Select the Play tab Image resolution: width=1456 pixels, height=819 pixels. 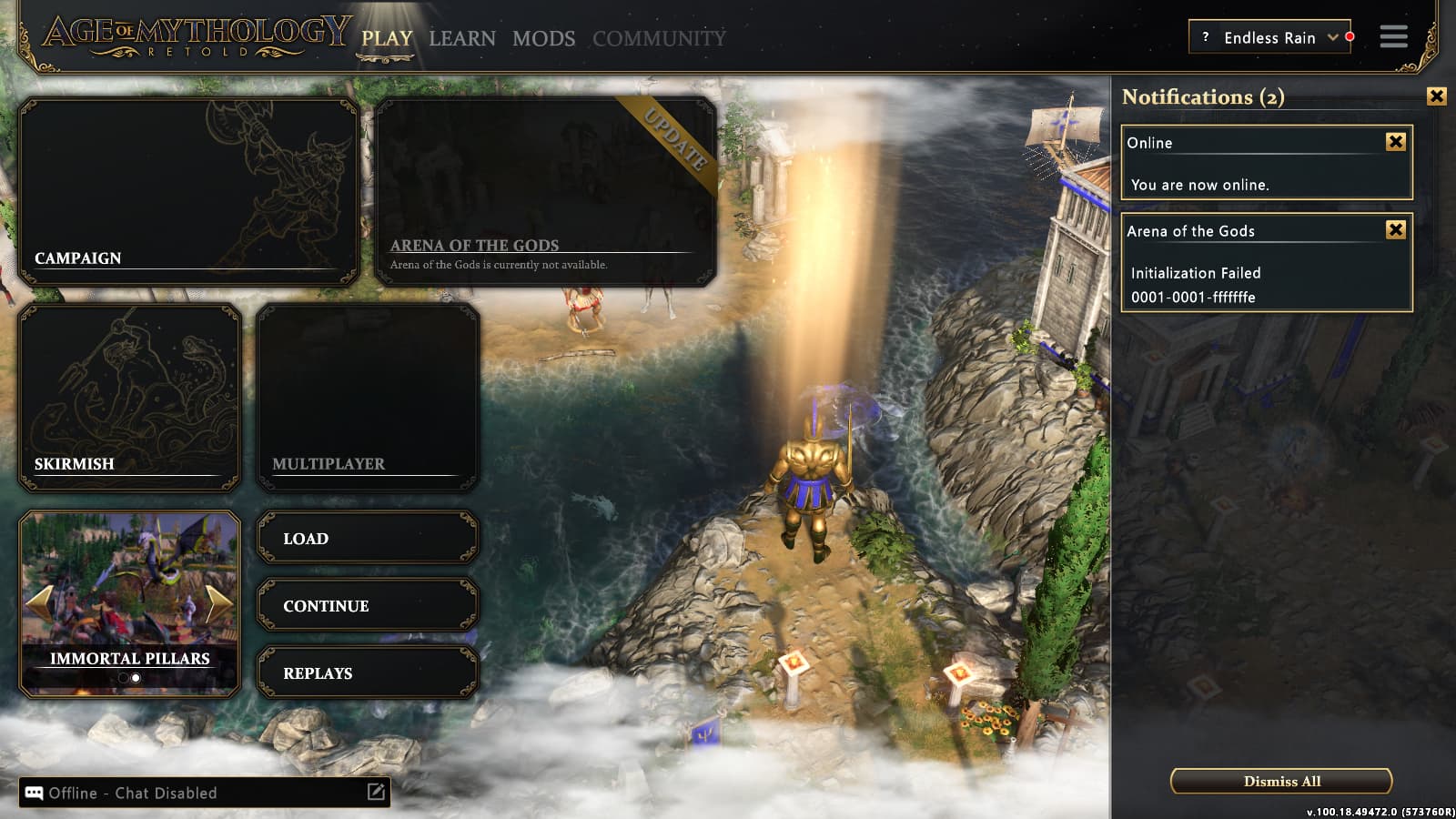coord(387,38)
